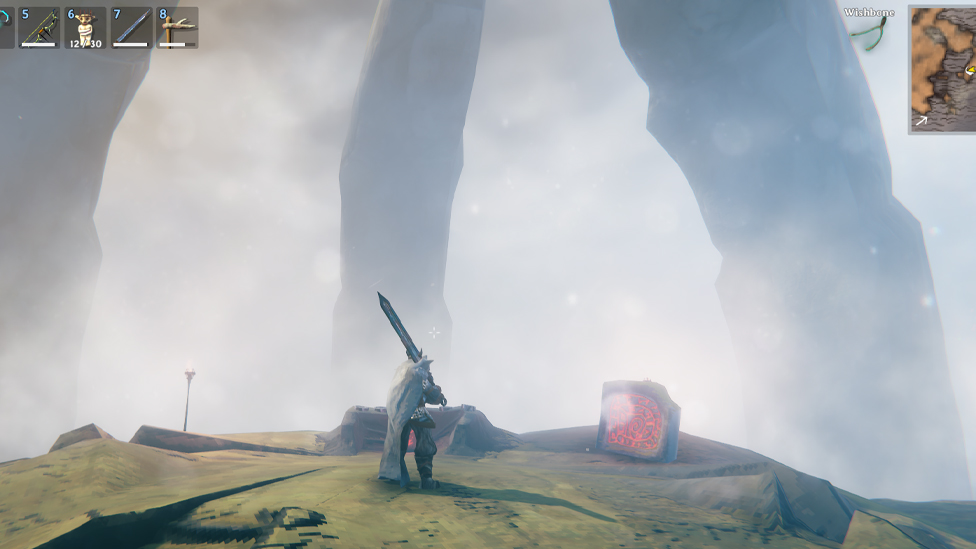Select the antler pickaxe in slot 8

point(177,28)
